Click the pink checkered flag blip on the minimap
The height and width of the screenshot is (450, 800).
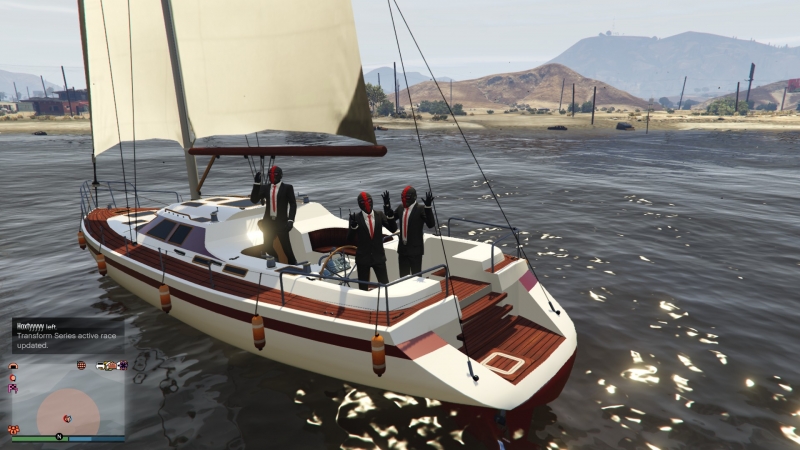point(13,387)
